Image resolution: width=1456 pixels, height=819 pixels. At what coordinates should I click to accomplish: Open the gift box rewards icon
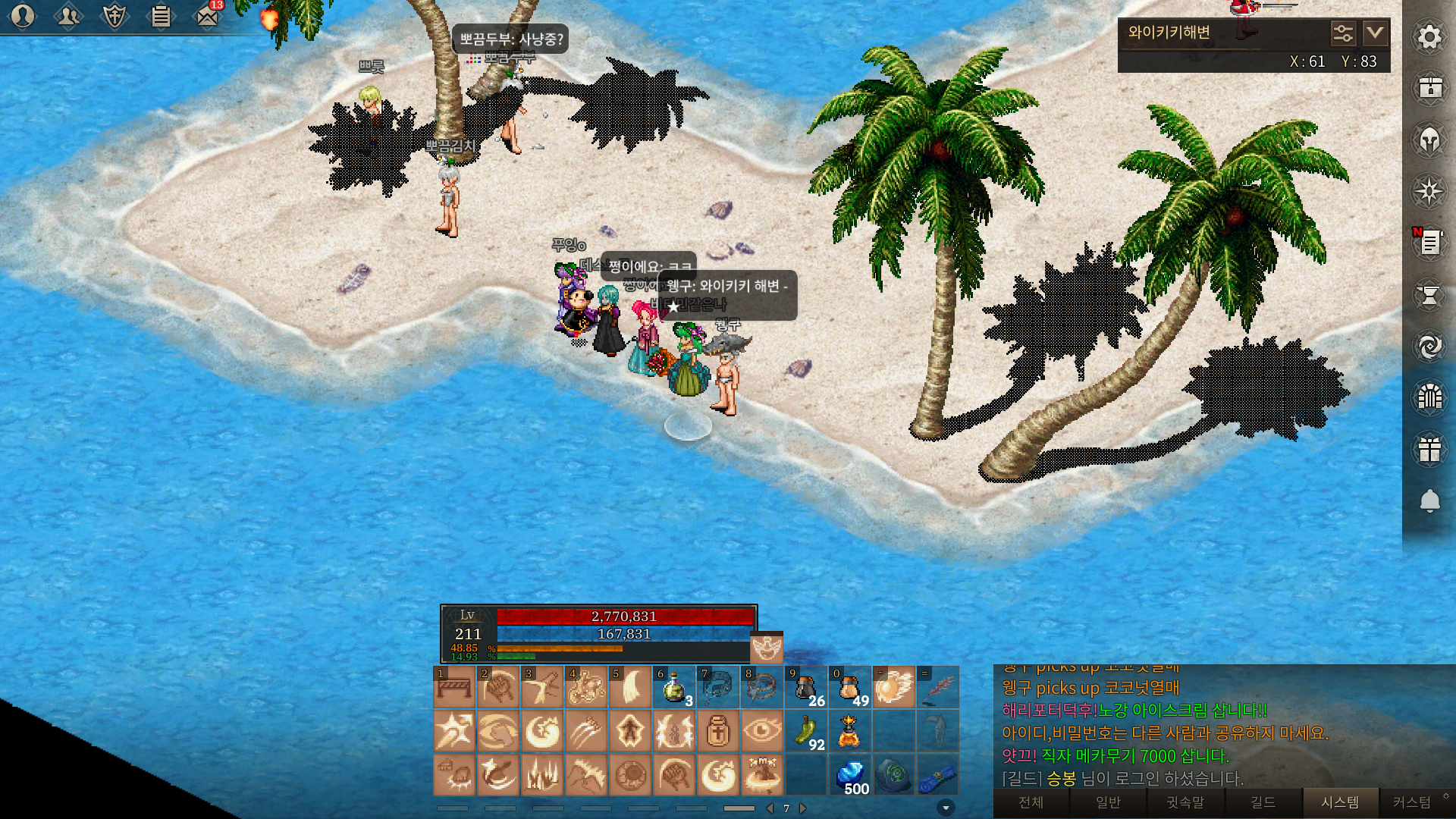click(x=1429, y=450)
